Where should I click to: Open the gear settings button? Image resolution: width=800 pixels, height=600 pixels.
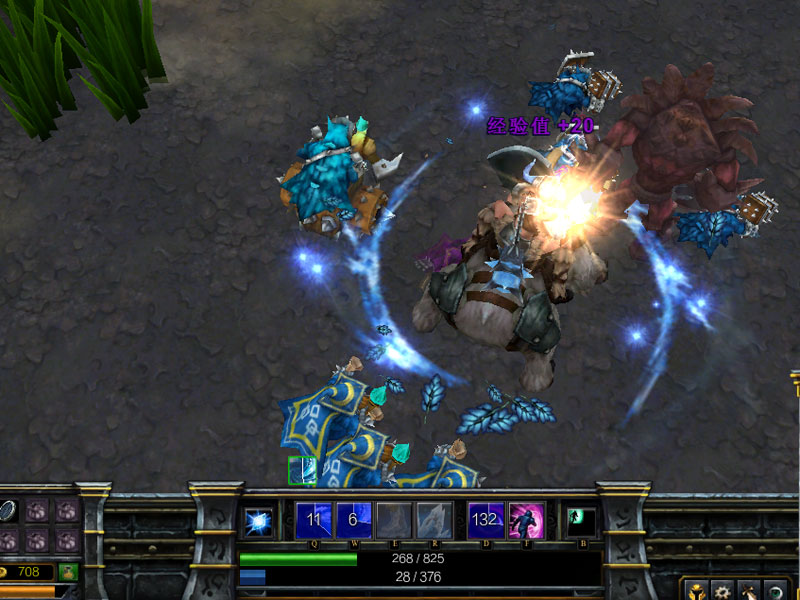722,591
